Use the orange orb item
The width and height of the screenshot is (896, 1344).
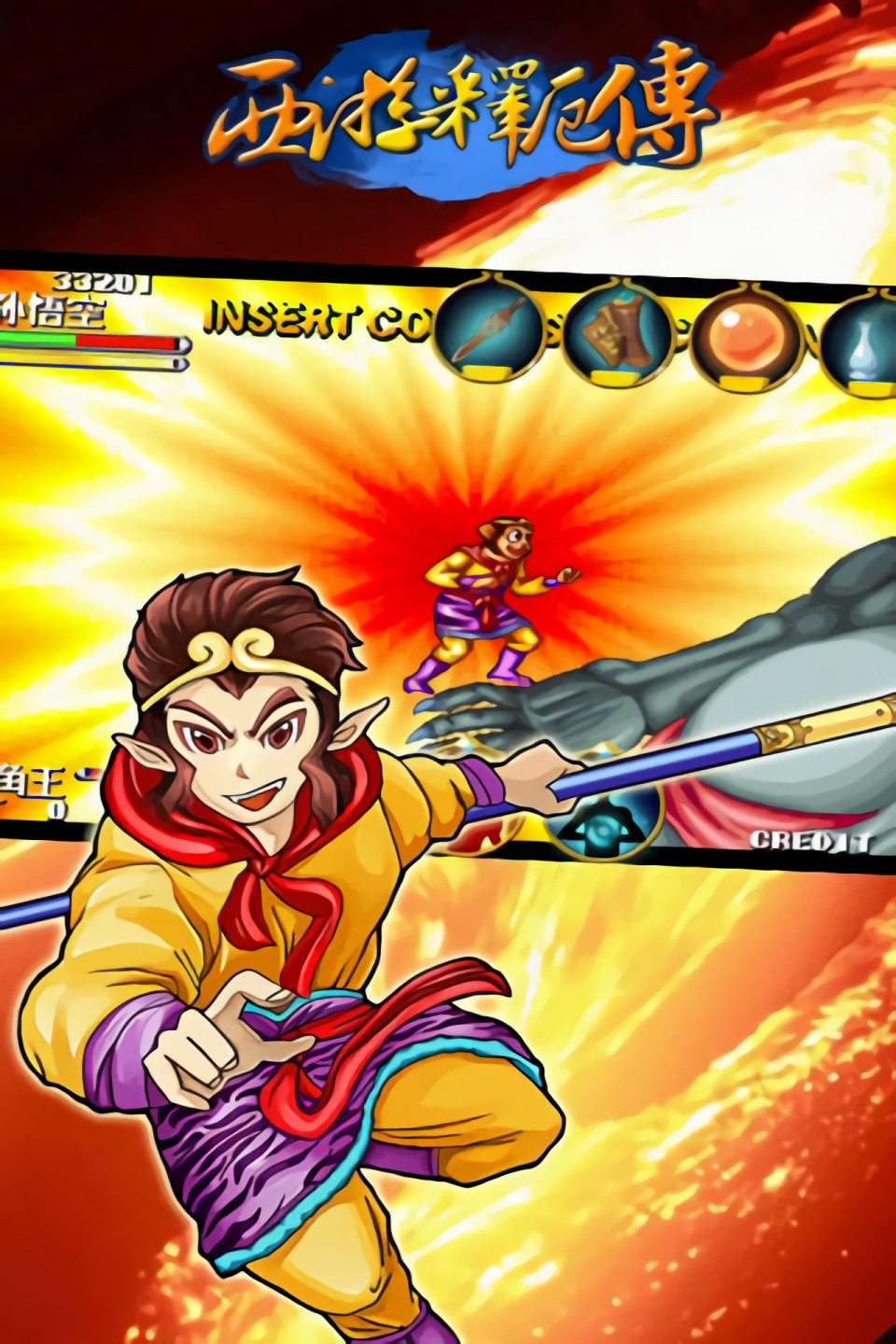pyautogui.click(x=746, y=341)
